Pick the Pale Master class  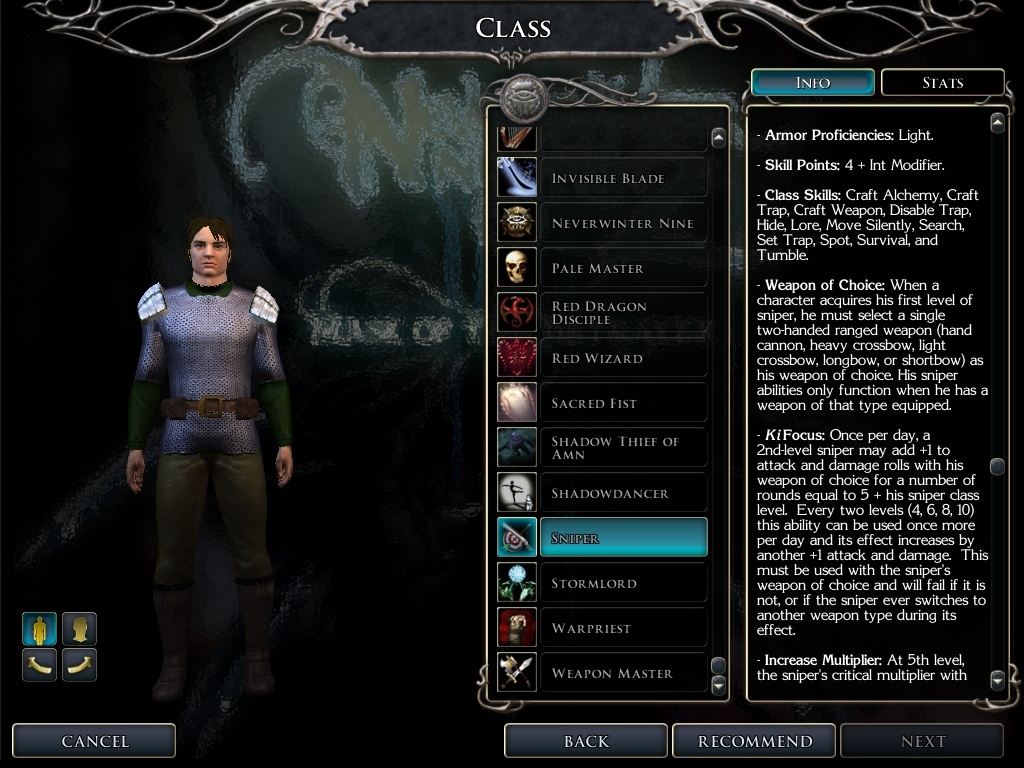[x=622, y=268]
